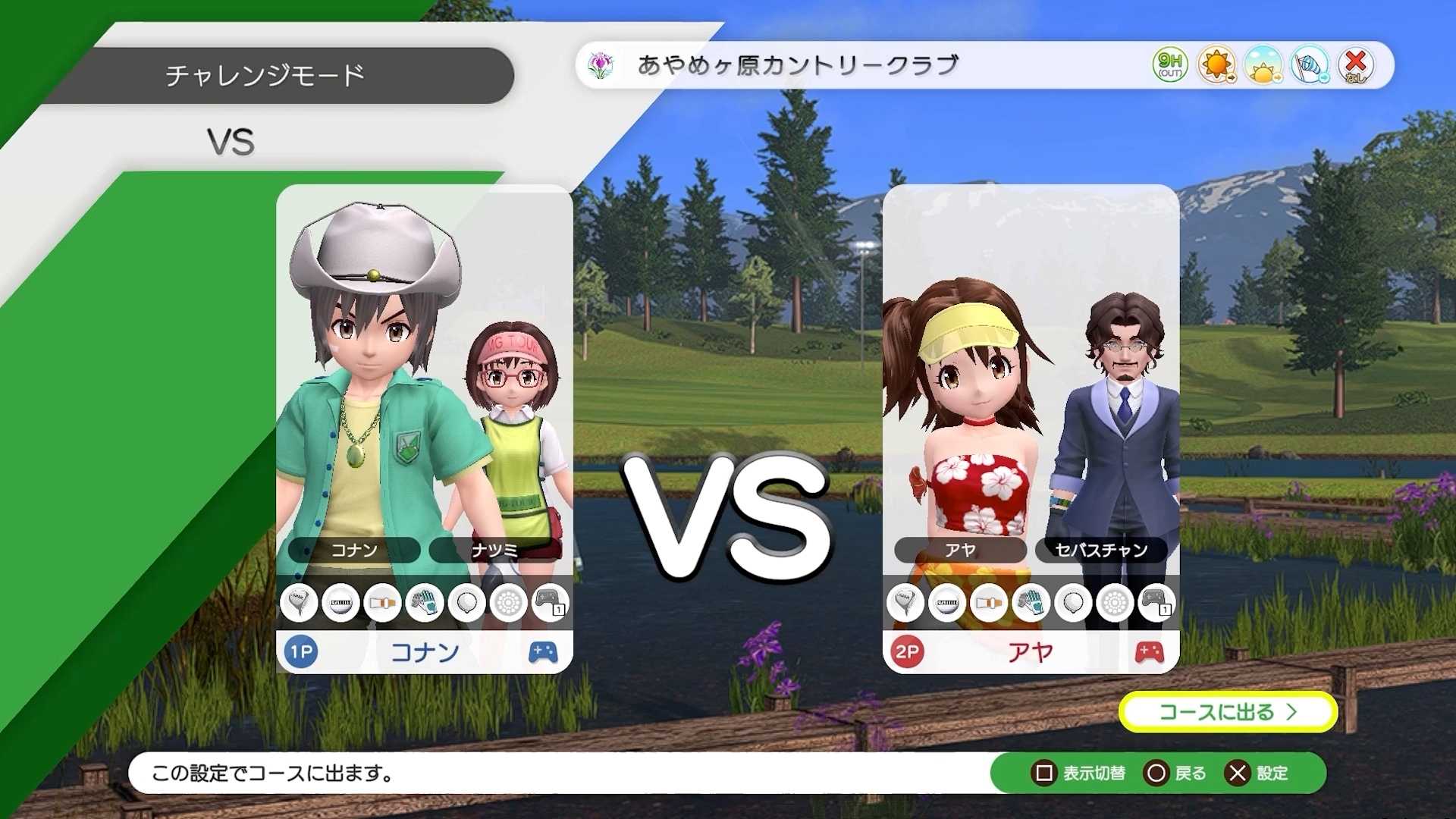Select Konan's driver club equipment icon
The height and width of the screenshot is (819, 1456).
[x=300, y=603]
